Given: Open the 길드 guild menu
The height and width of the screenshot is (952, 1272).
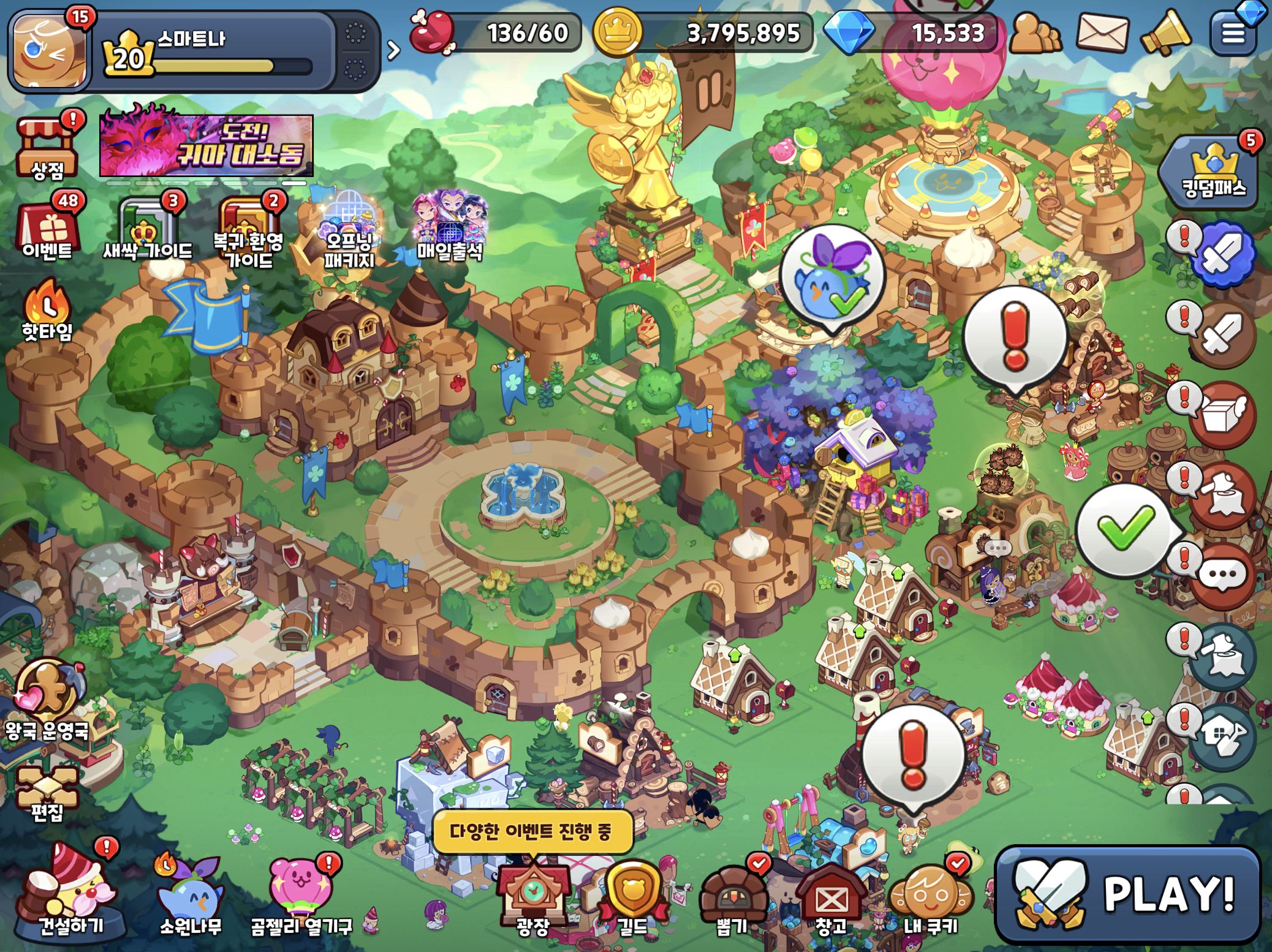Looking at the screenshot, I should pos(632,897).
